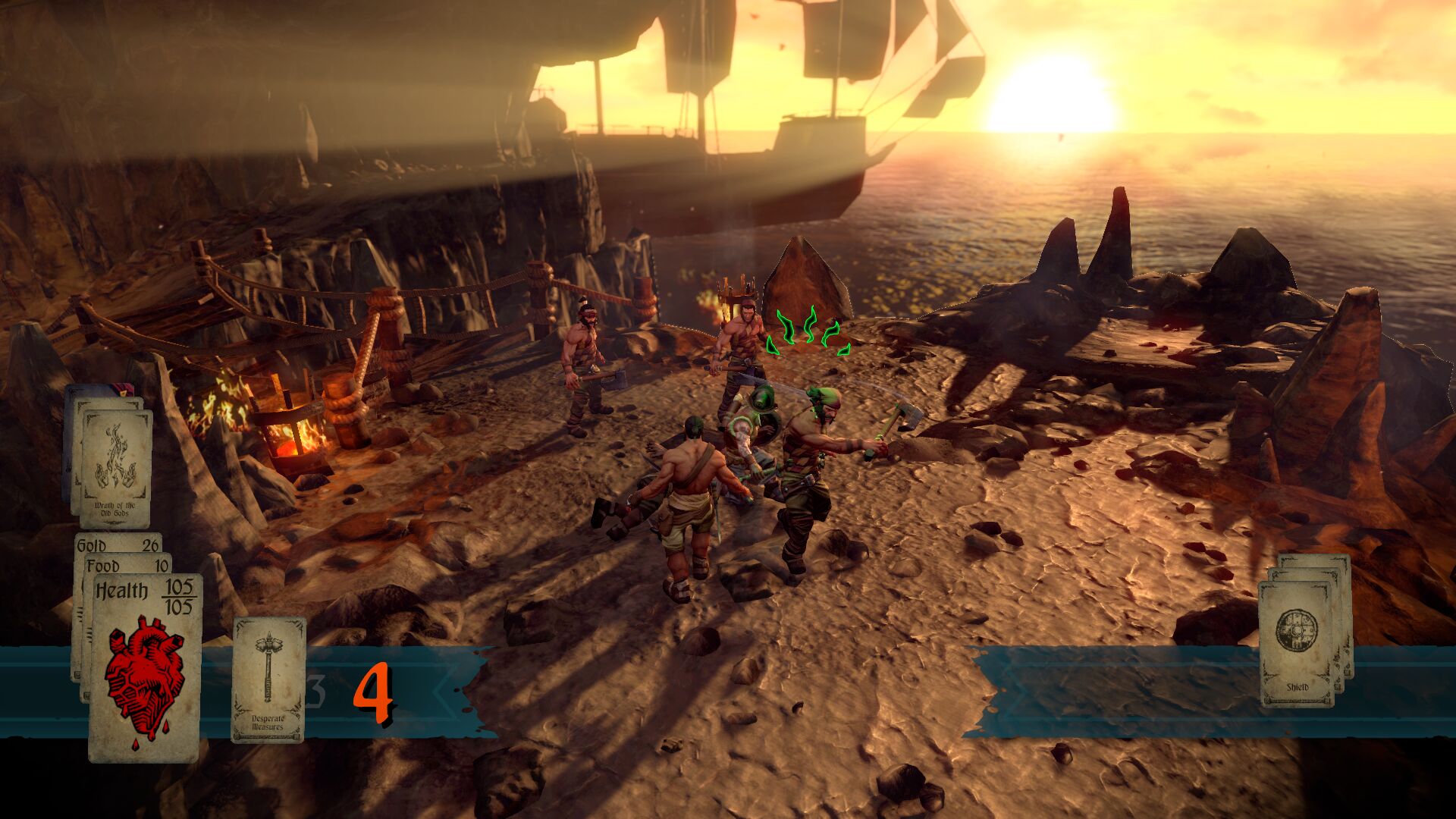
Task: Select the Shield equipment card
Action: pyautogui.click(x=1297, y=643)
